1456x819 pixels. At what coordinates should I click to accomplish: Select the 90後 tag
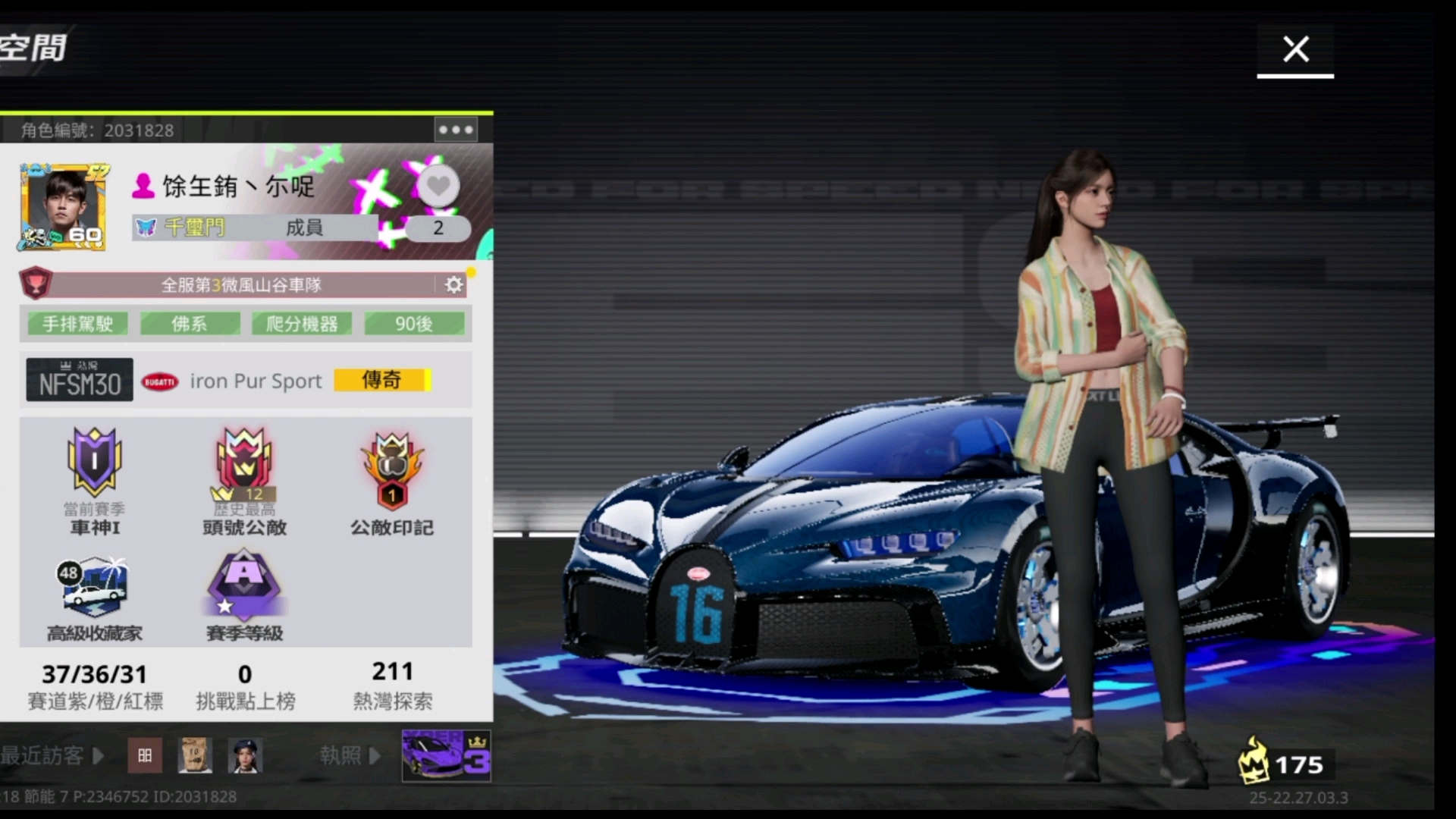pos(414,324)
